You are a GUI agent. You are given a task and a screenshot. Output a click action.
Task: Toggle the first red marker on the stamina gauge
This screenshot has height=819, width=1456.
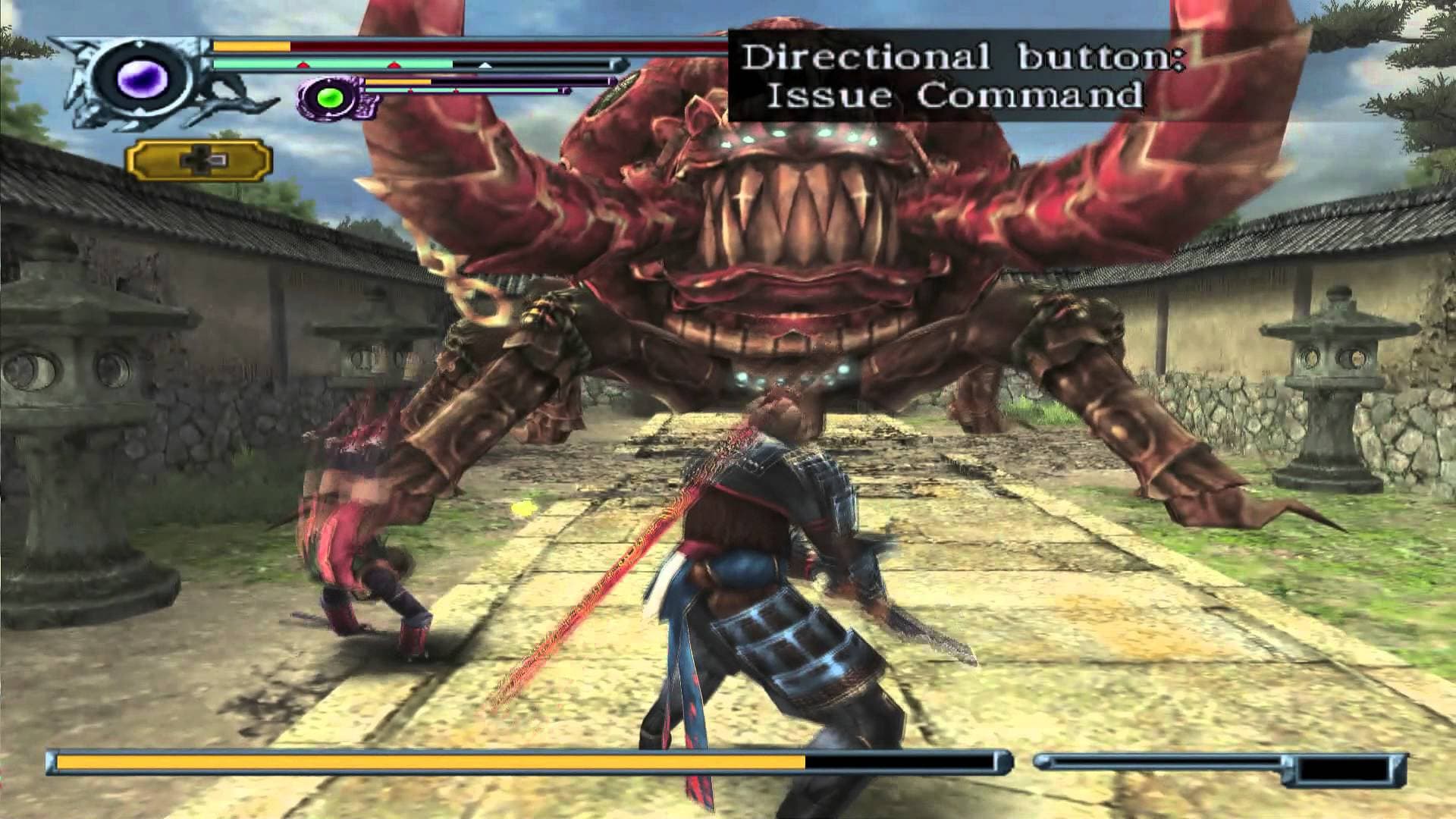[303, 64]
